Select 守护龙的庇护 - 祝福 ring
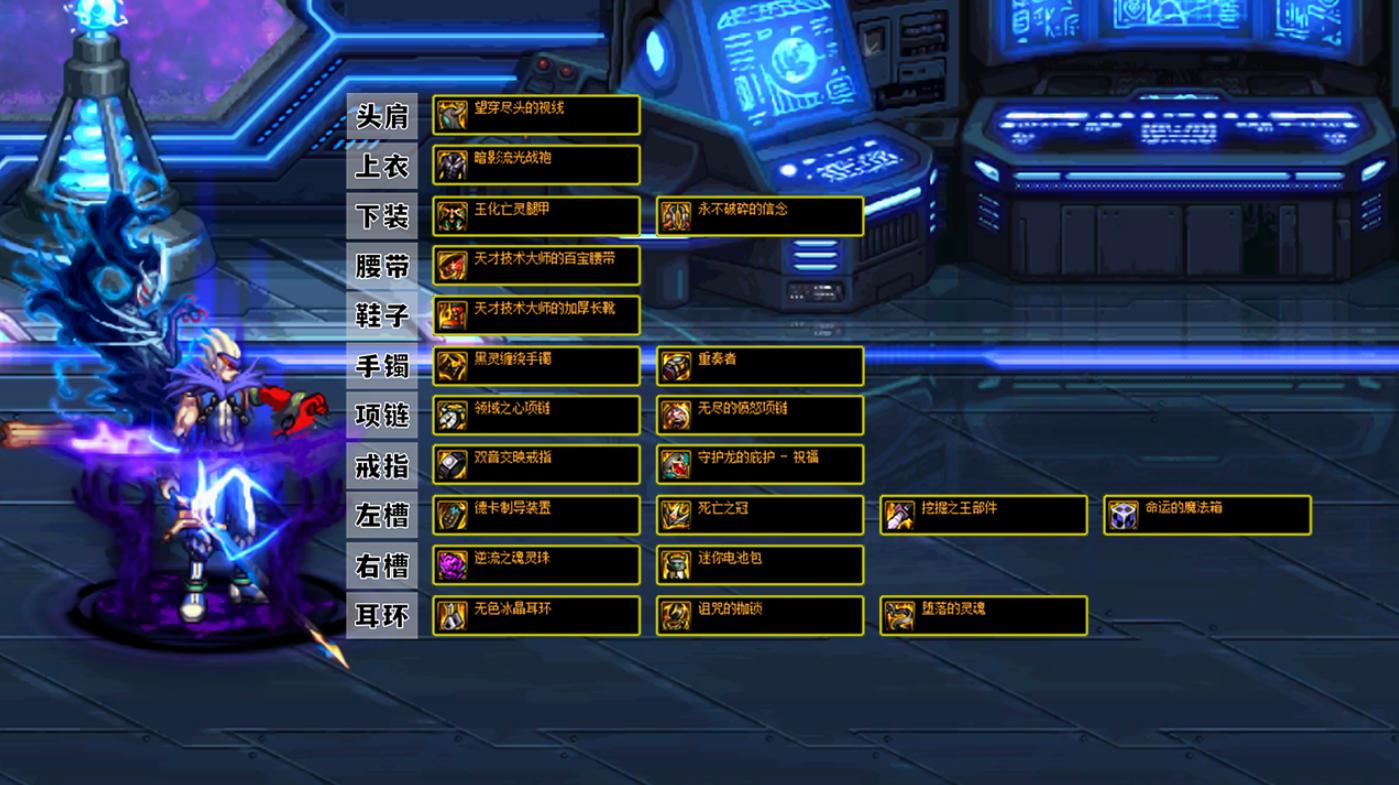1399x785 pixels. tap(760, 464)
